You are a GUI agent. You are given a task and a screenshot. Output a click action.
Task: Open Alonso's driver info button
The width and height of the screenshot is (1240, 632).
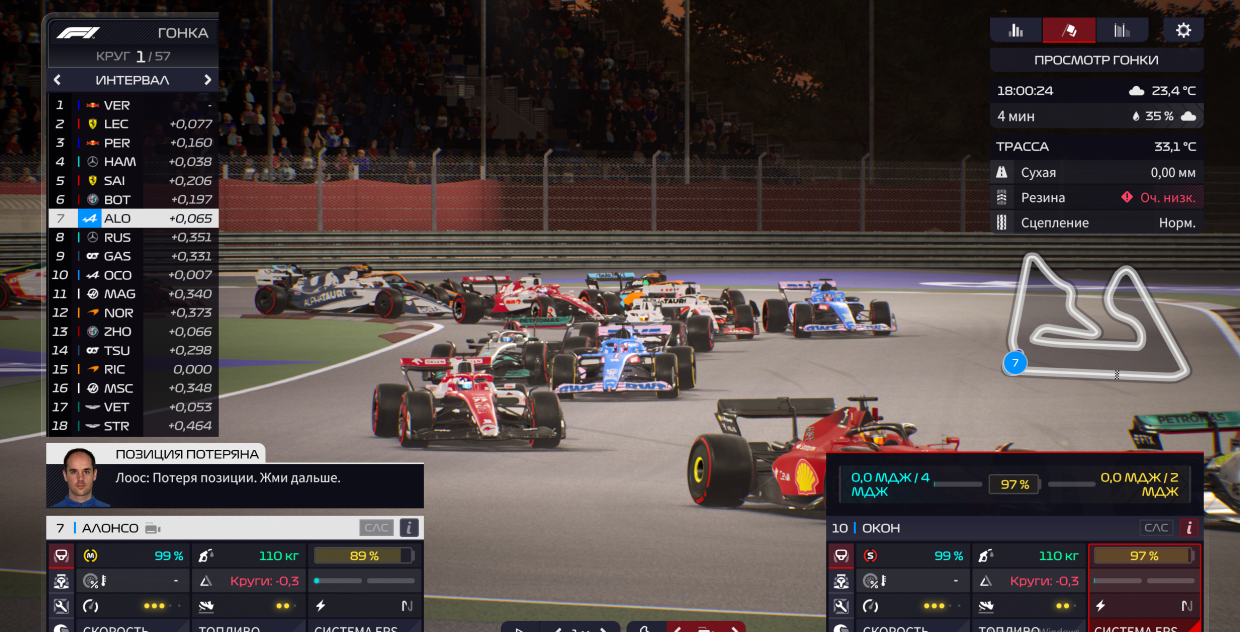click(x=408, y=528)
